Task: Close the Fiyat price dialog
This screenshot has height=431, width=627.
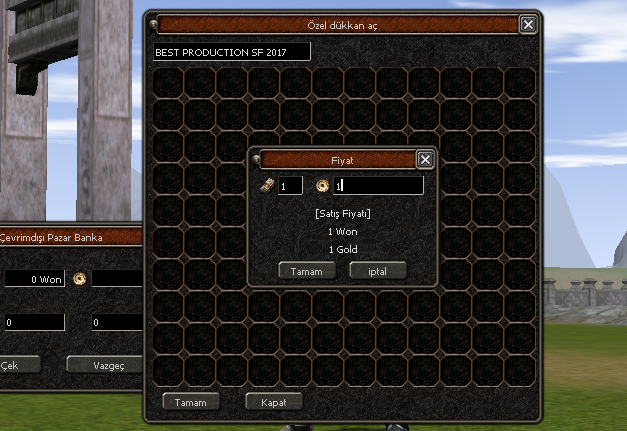Action: click(425, 159)
